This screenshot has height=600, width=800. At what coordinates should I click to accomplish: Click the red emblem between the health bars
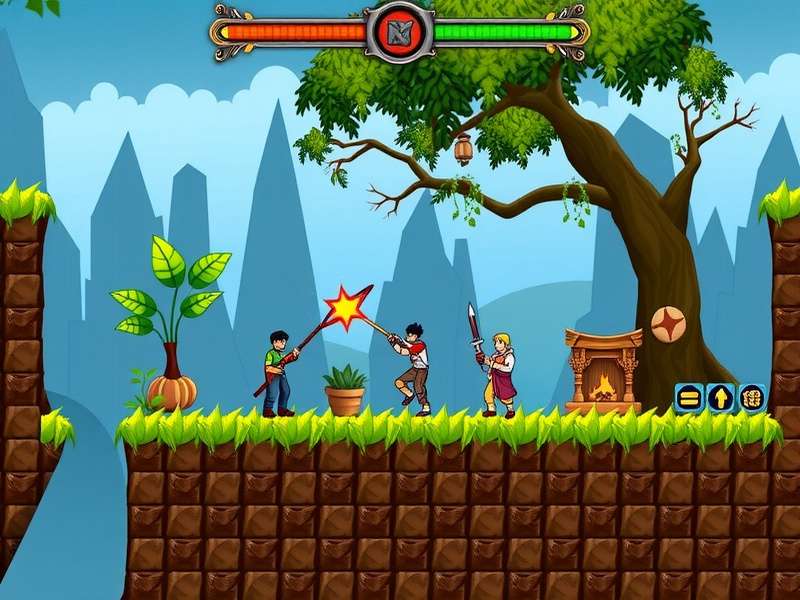(399, 32)
